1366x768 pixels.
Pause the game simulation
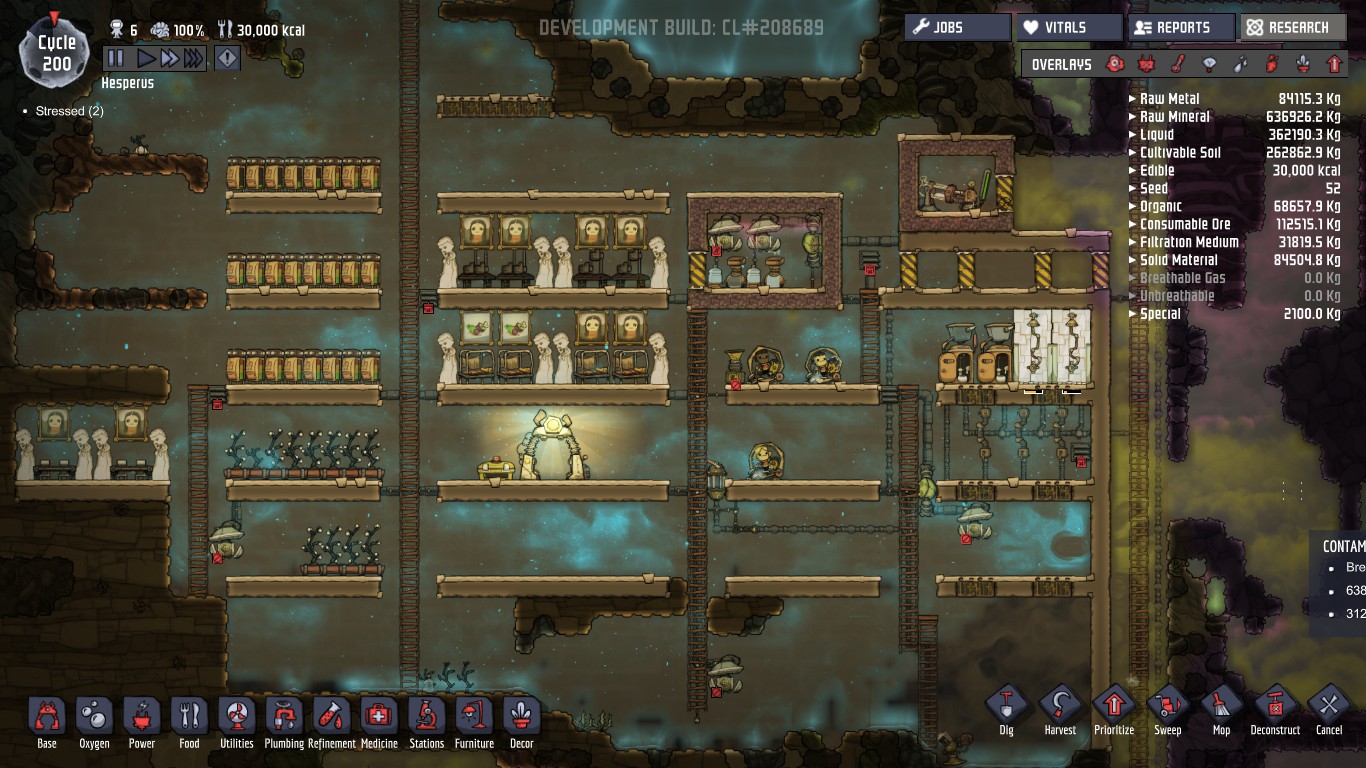tap(116, 59)
